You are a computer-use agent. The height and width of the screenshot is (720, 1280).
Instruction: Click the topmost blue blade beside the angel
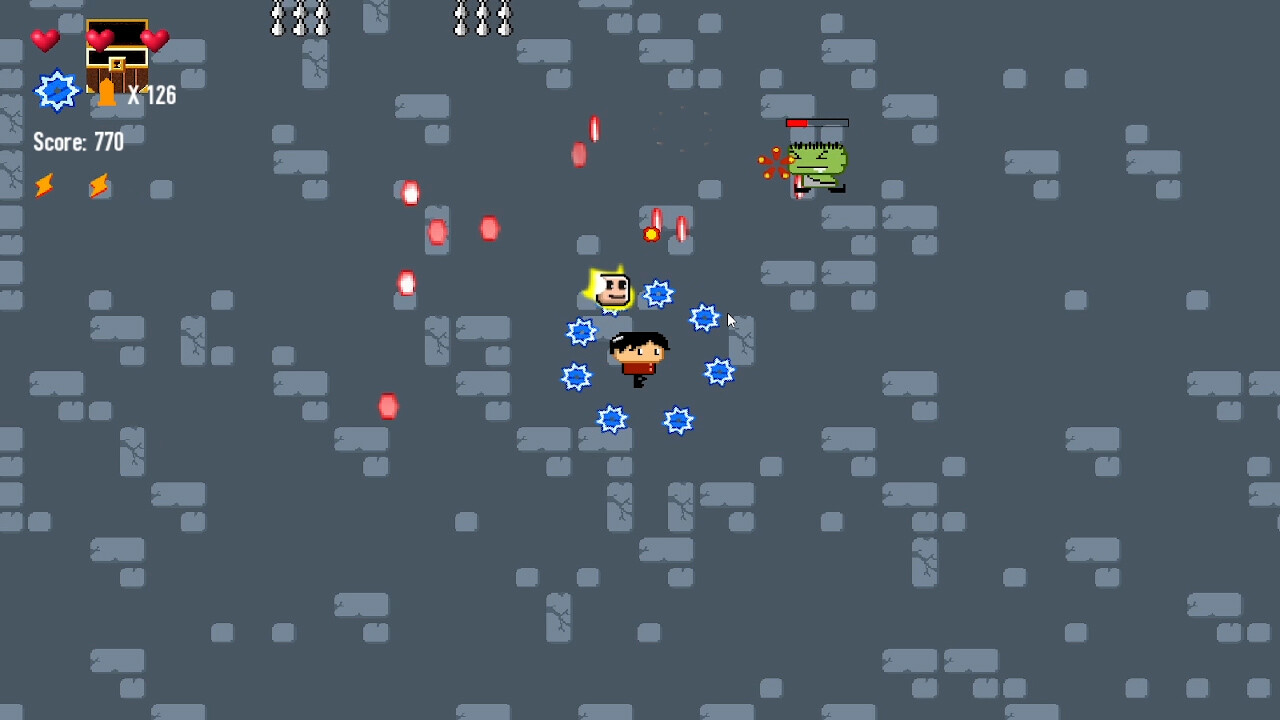click(658, 294)
